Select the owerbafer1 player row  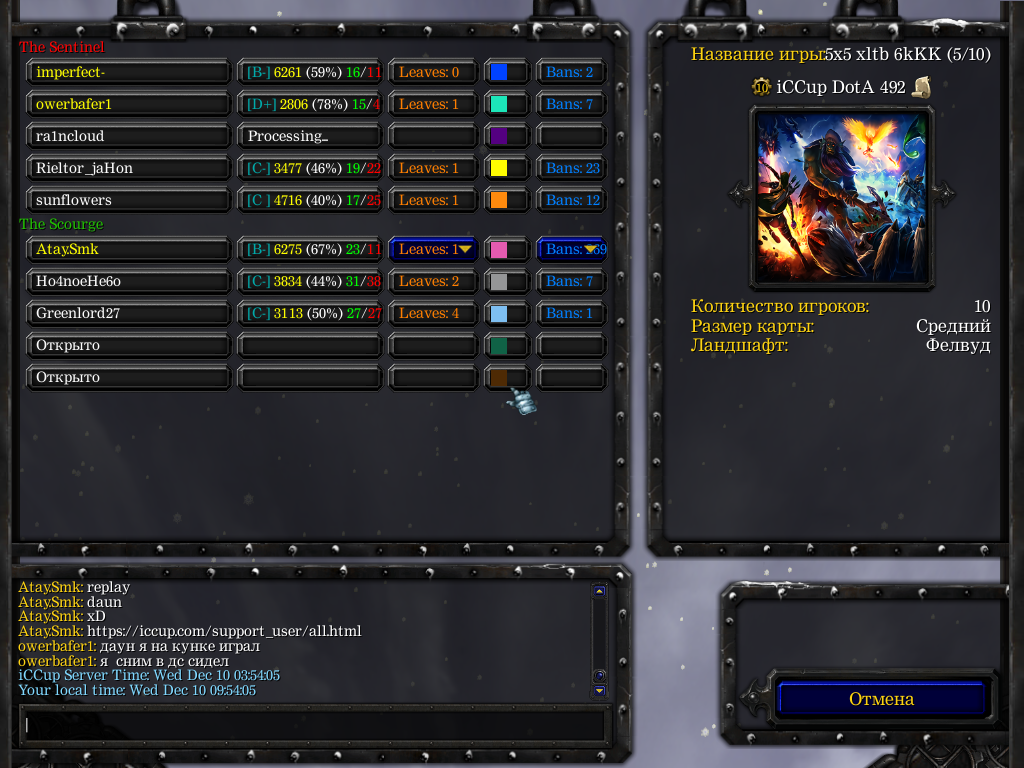(129, 104)
